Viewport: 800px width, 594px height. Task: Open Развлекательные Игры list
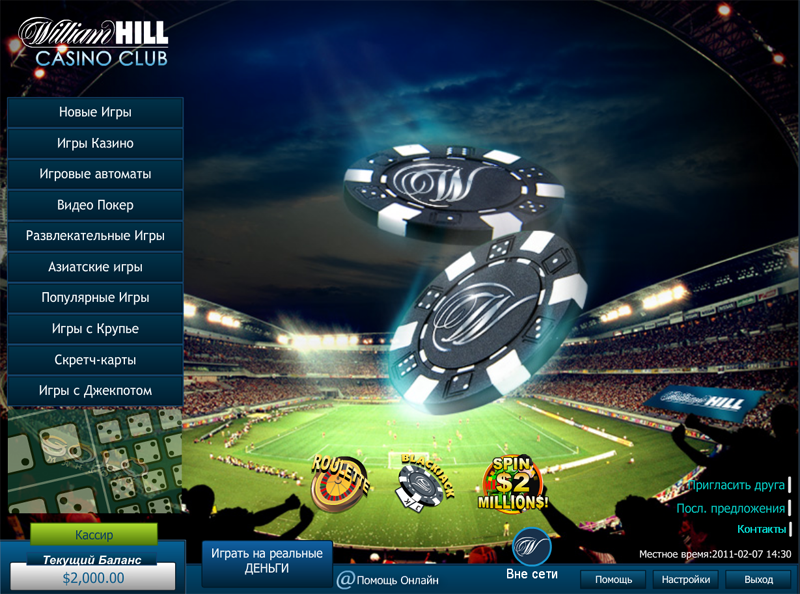[x=95, y=236]
